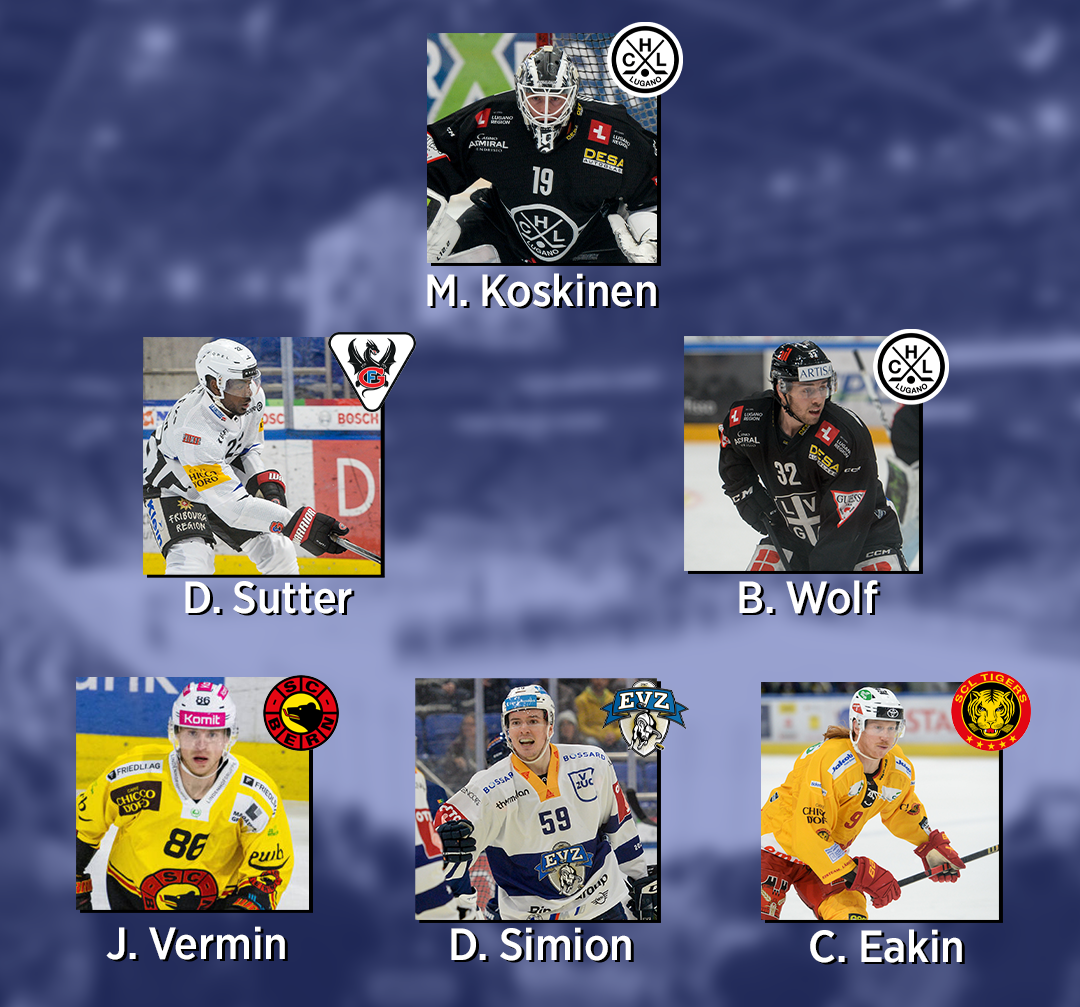Screen dimensions: 1080x1007
Task: Select the J. Vermin player card
Action: coord(192,795)
